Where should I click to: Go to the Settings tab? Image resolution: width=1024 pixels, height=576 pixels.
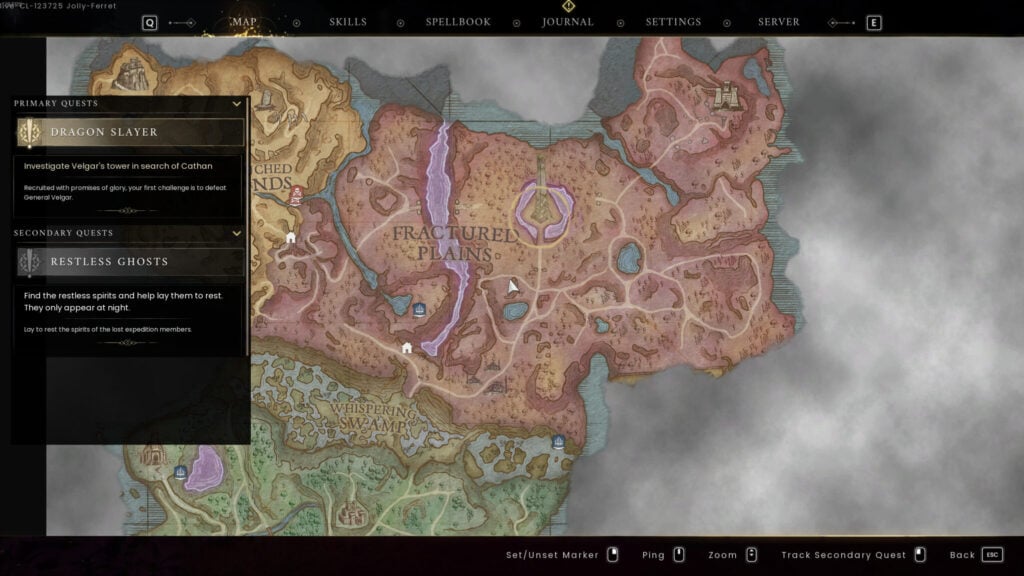coord(673,22)
